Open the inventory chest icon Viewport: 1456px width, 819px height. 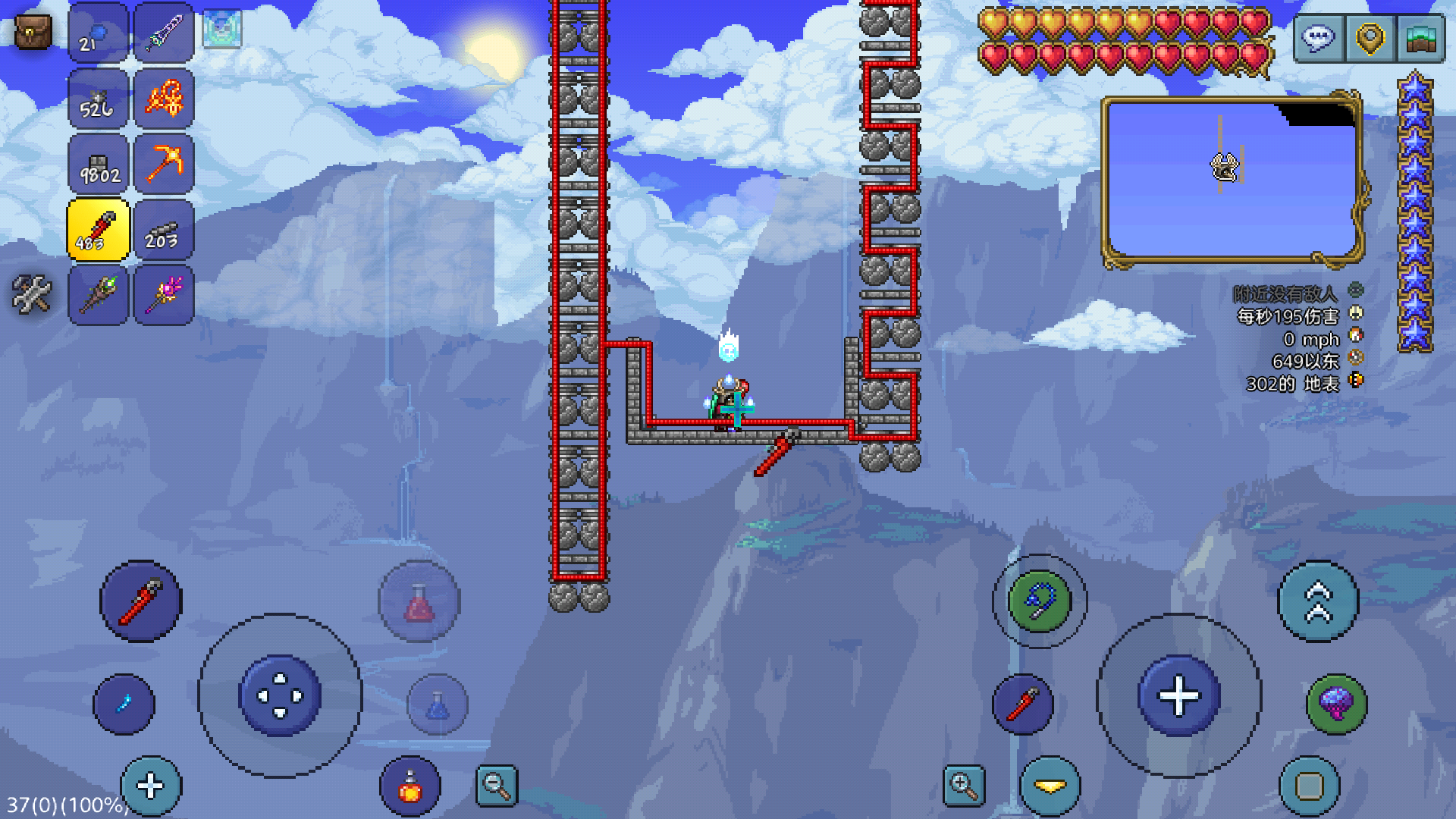pyautogui.click(x=33, y=33)
